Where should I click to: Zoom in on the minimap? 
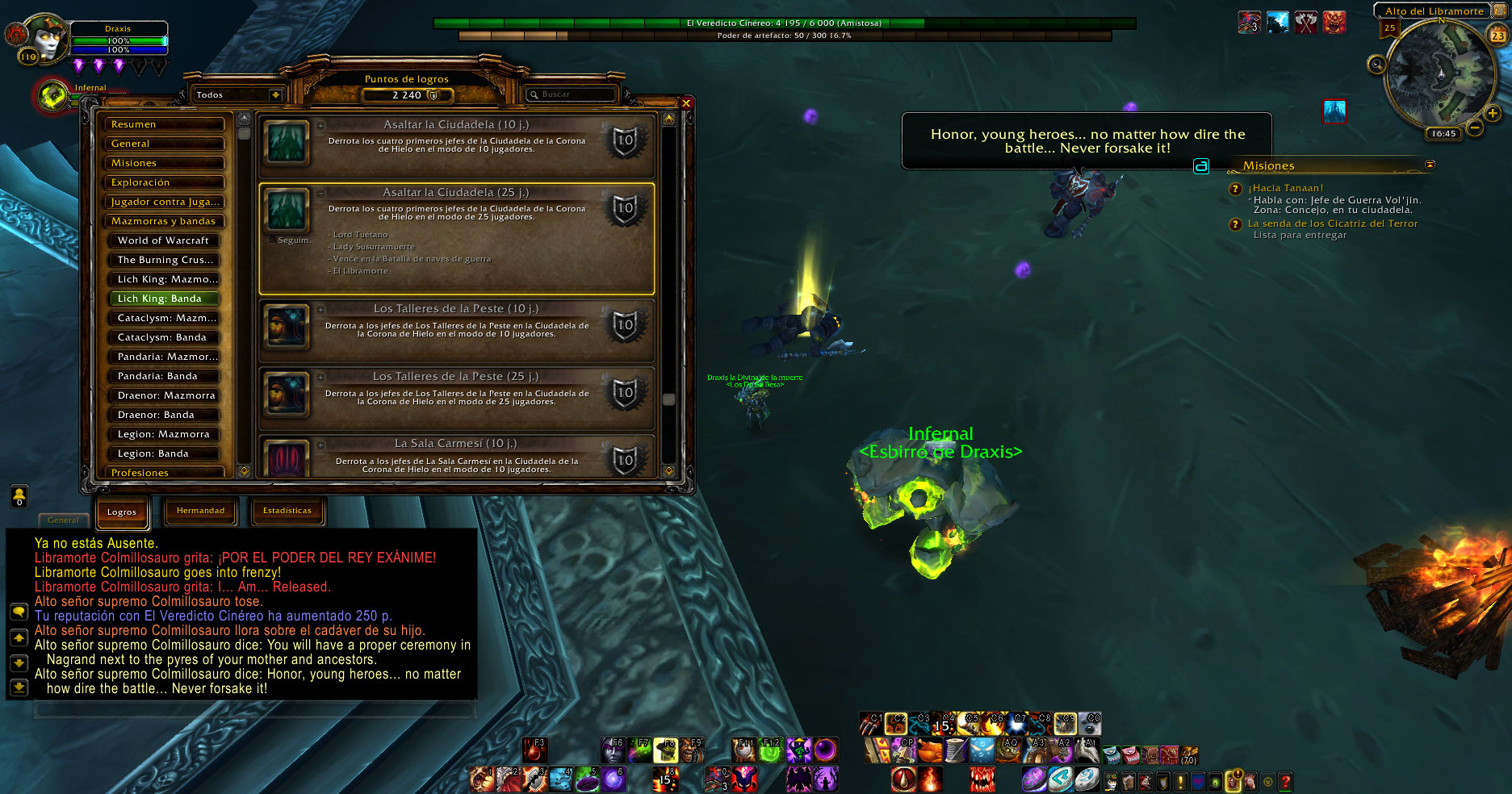pos(1493,114)
